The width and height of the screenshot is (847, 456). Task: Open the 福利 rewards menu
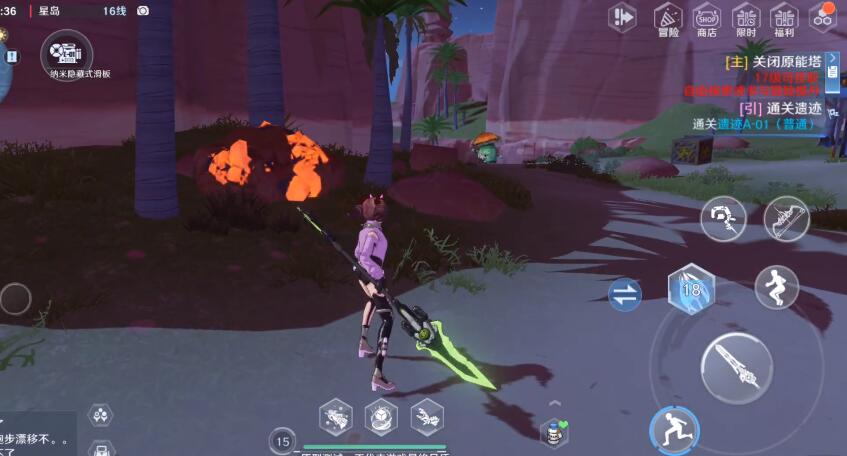(x=784, y=19)
